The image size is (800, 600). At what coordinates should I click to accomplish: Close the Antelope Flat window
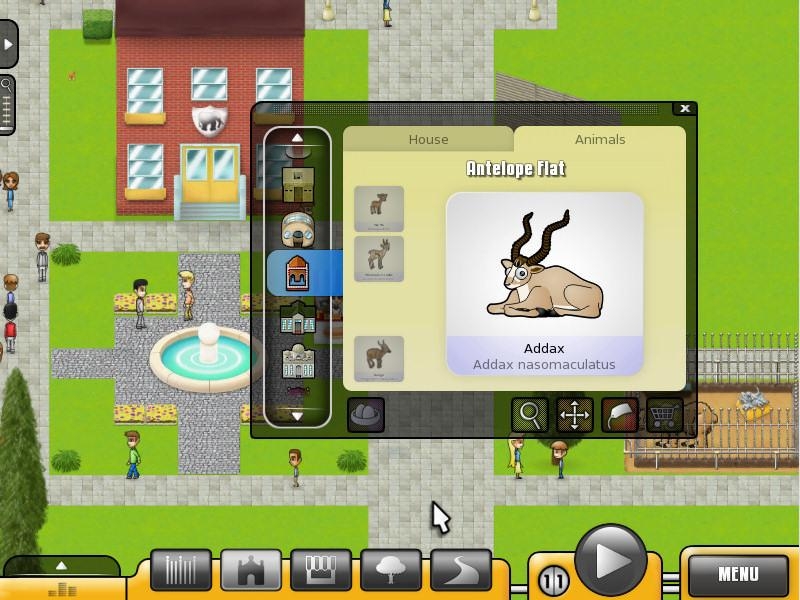[685, 109]
